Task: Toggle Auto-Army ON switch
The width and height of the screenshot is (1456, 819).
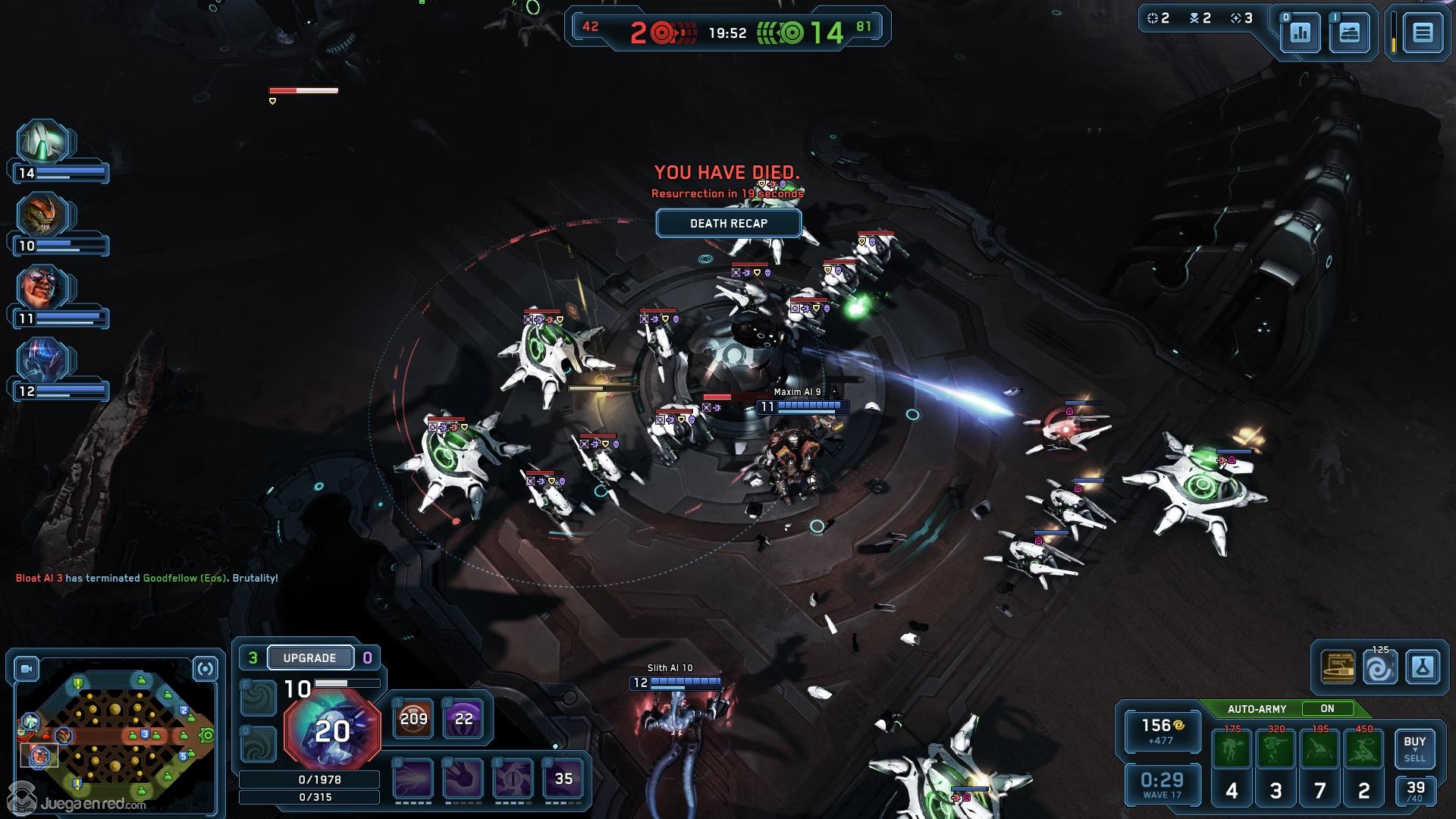Action: tap(1327, 709)
